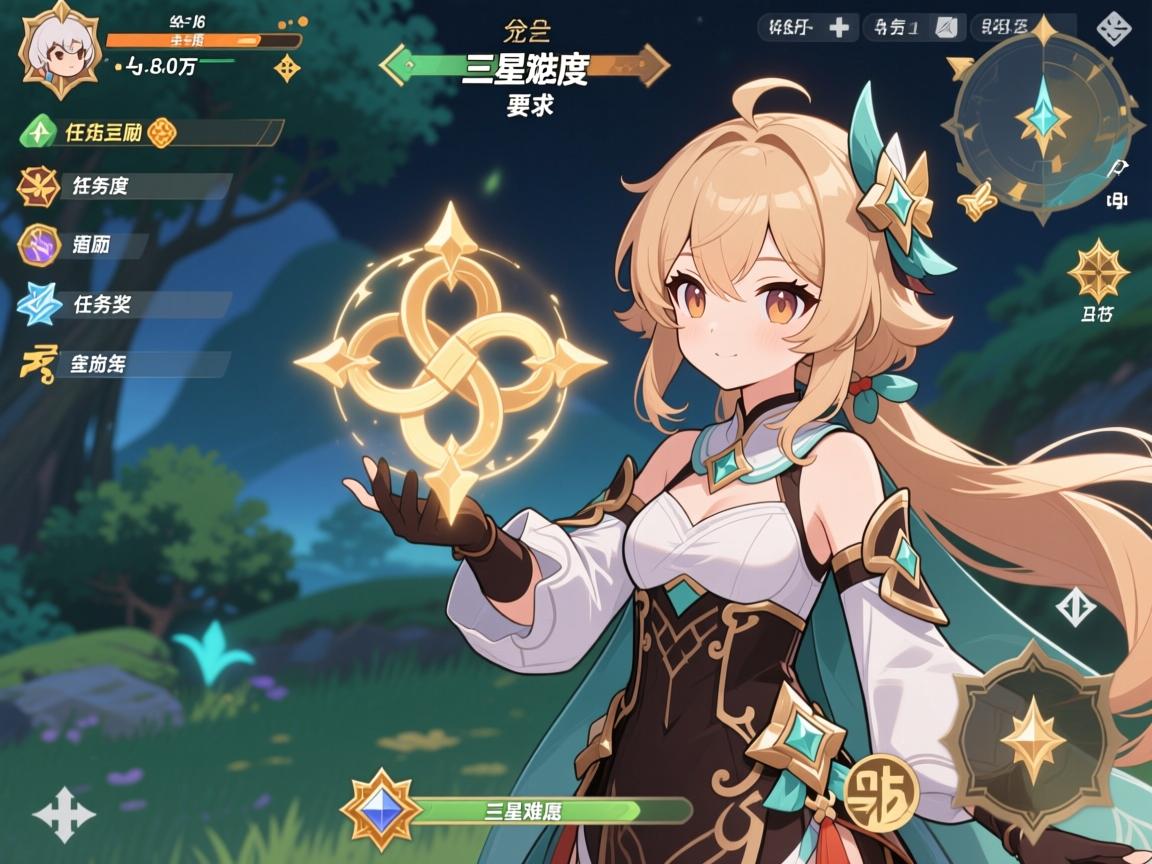Select the green arrow quest entry

(x=38, y=131)
